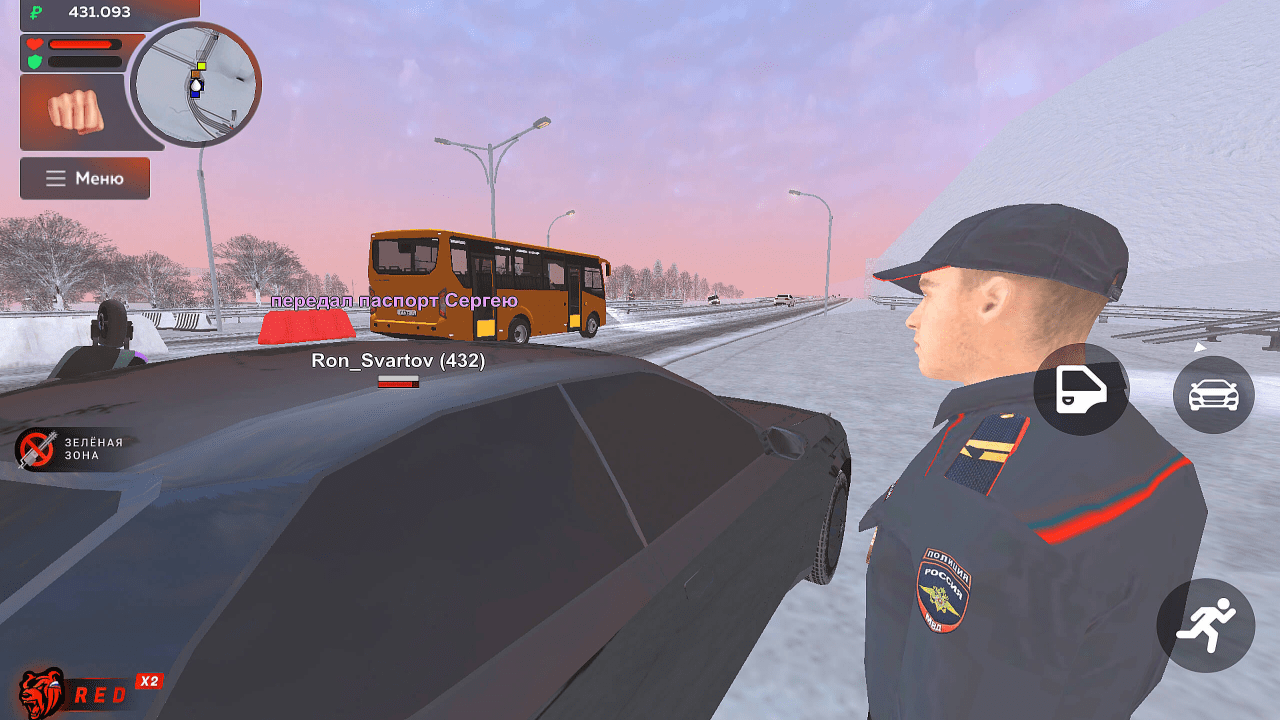The width and height of the screenshot is (1280, 720).
Task: Activate the running man sprint button
Action: pos(1205,625)
